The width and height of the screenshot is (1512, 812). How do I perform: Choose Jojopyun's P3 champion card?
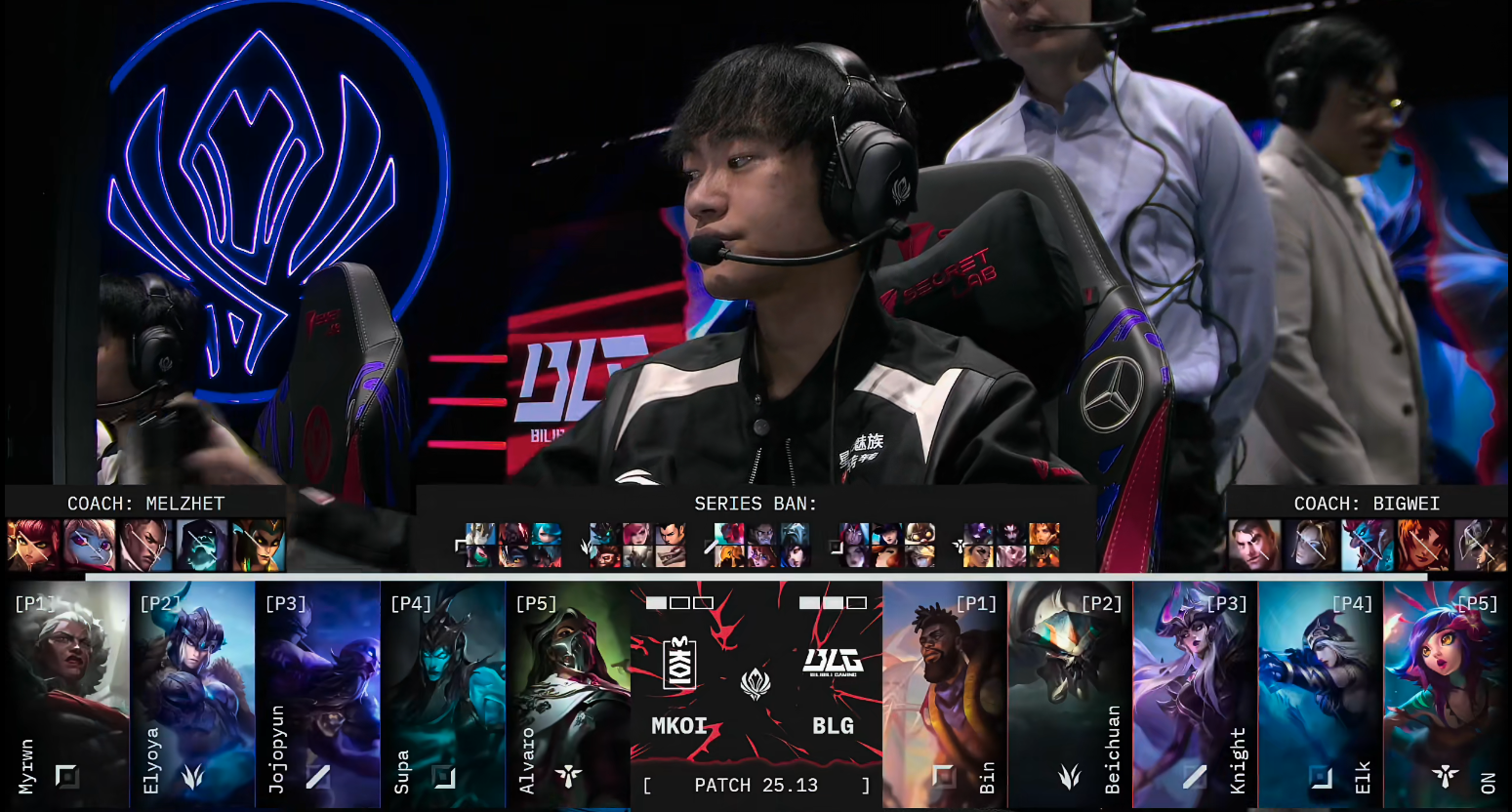click(318, 694)
